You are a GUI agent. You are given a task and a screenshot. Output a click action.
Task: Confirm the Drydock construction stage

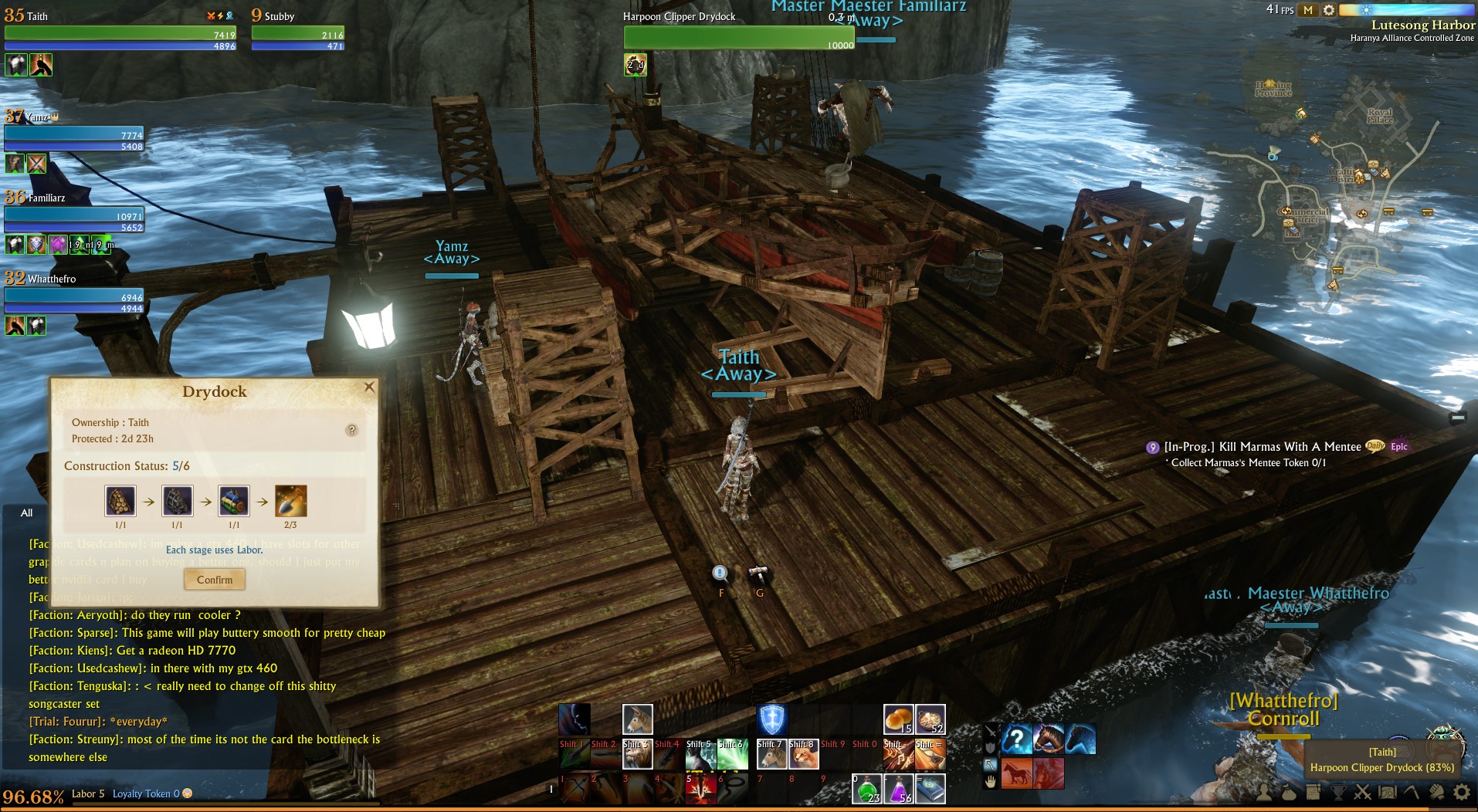pyautogui.click(x=215, y=580)
